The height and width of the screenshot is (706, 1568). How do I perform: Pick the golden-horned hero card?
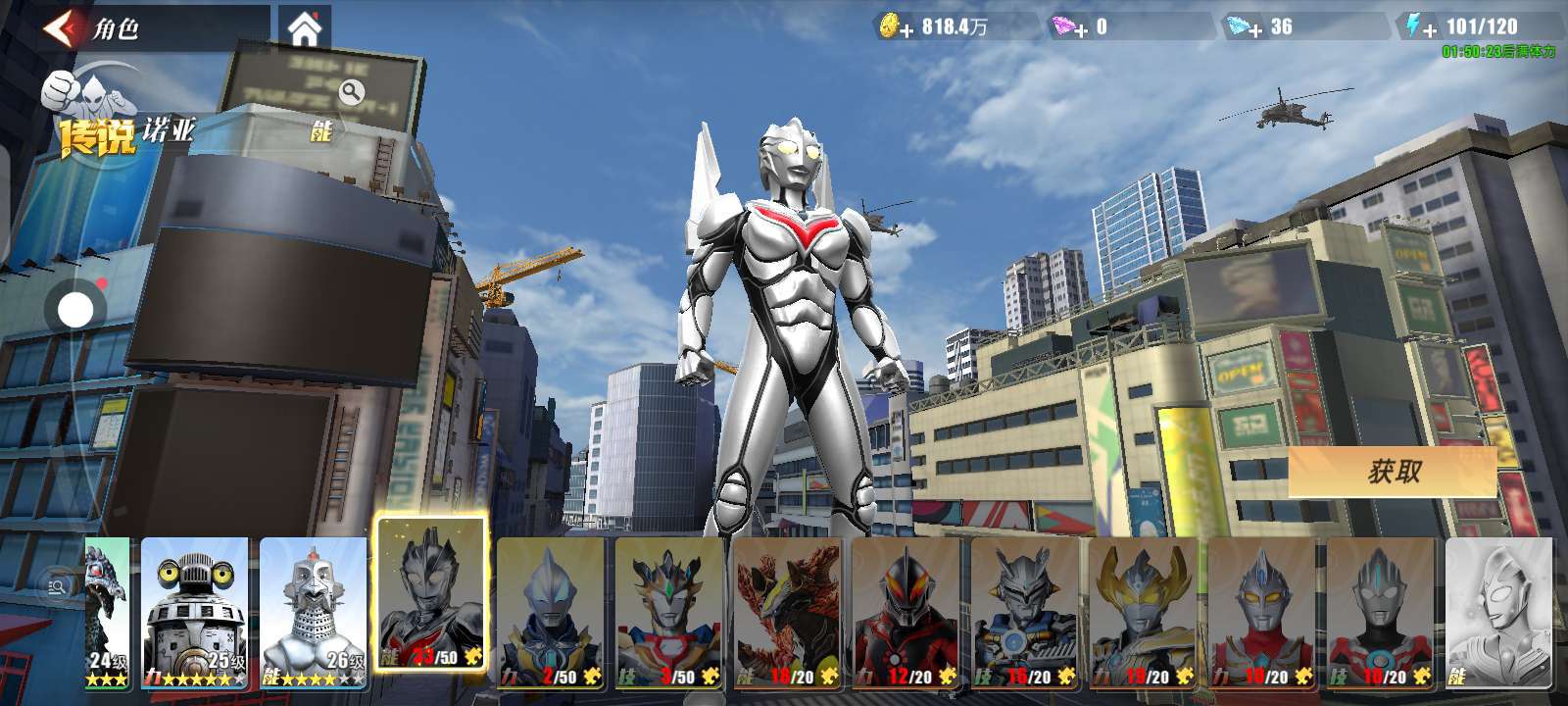[x=1144, y=612]
